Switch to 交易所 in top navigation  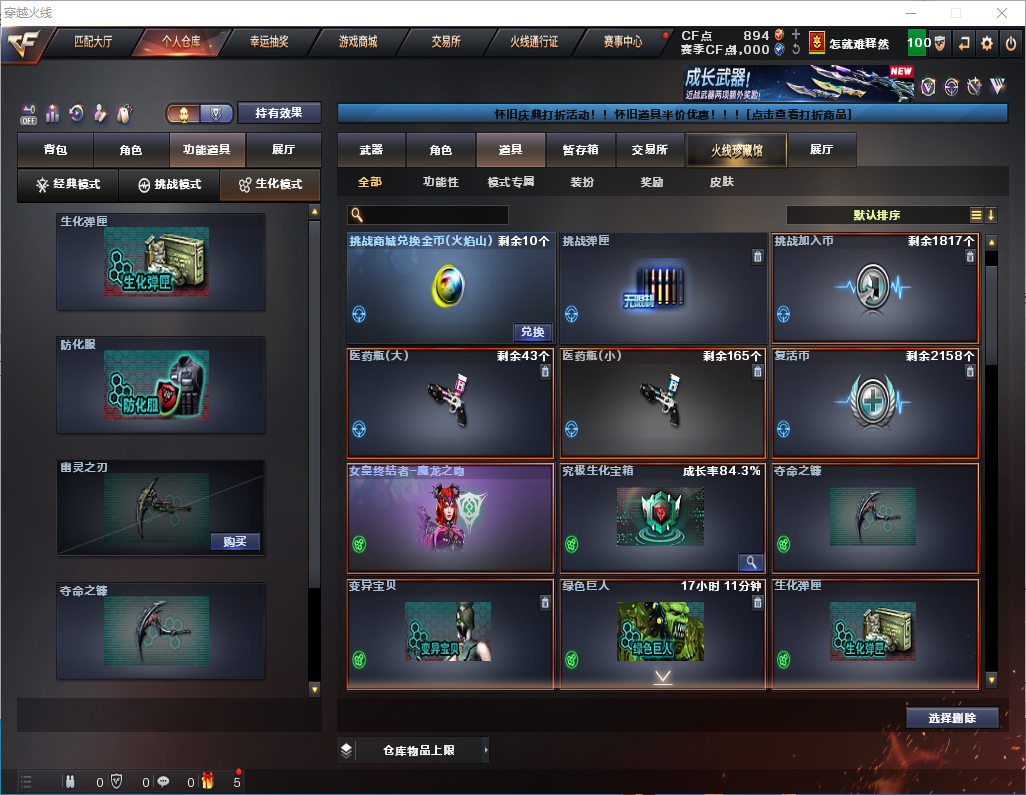click(x=446, y=42)
